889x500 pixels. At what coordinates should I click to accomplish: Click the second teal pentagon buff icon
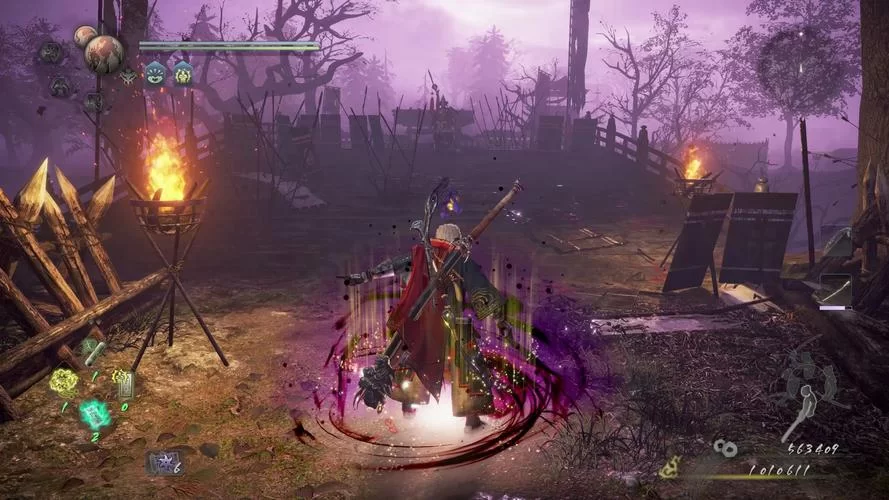[182, 73]
